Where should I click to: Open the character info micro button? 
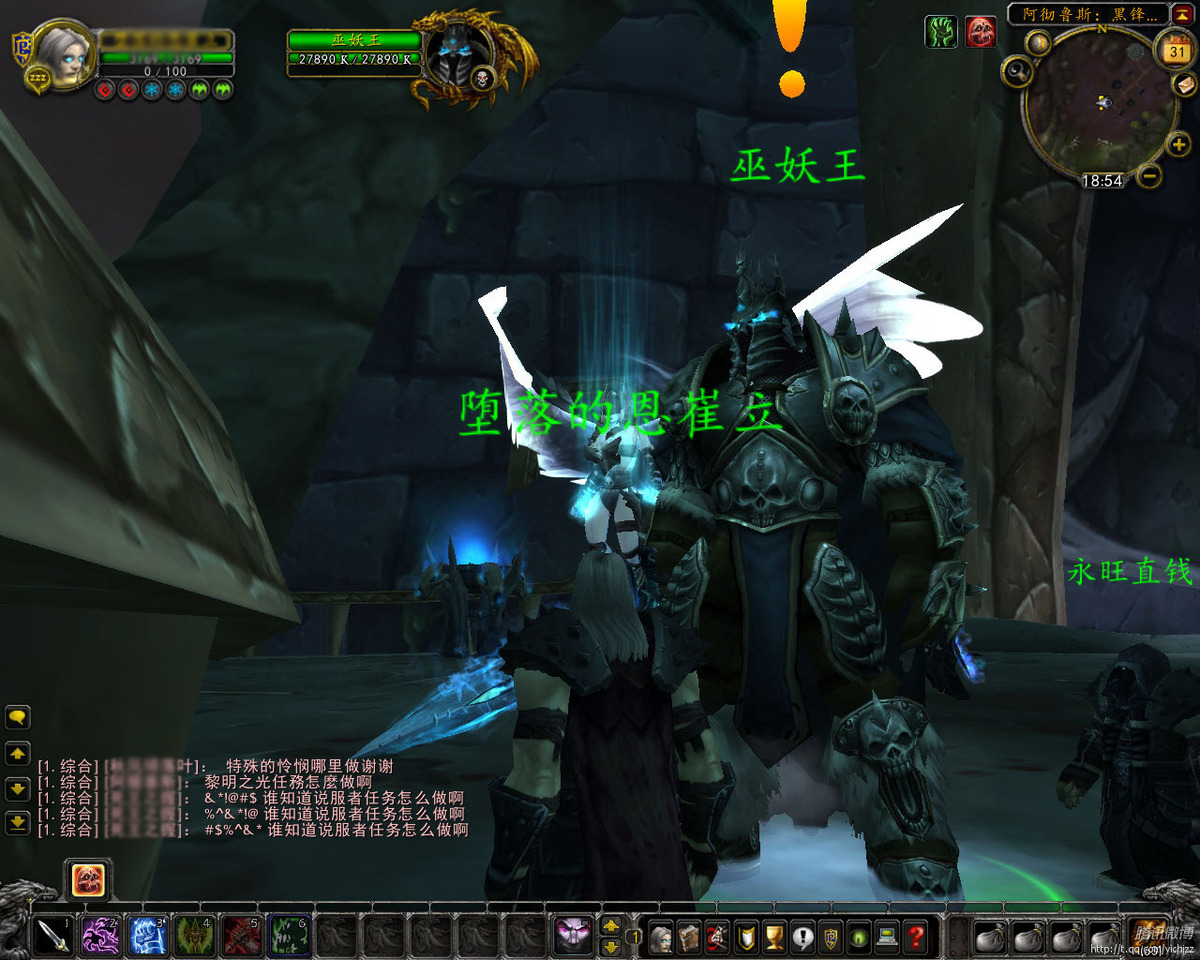661,938
